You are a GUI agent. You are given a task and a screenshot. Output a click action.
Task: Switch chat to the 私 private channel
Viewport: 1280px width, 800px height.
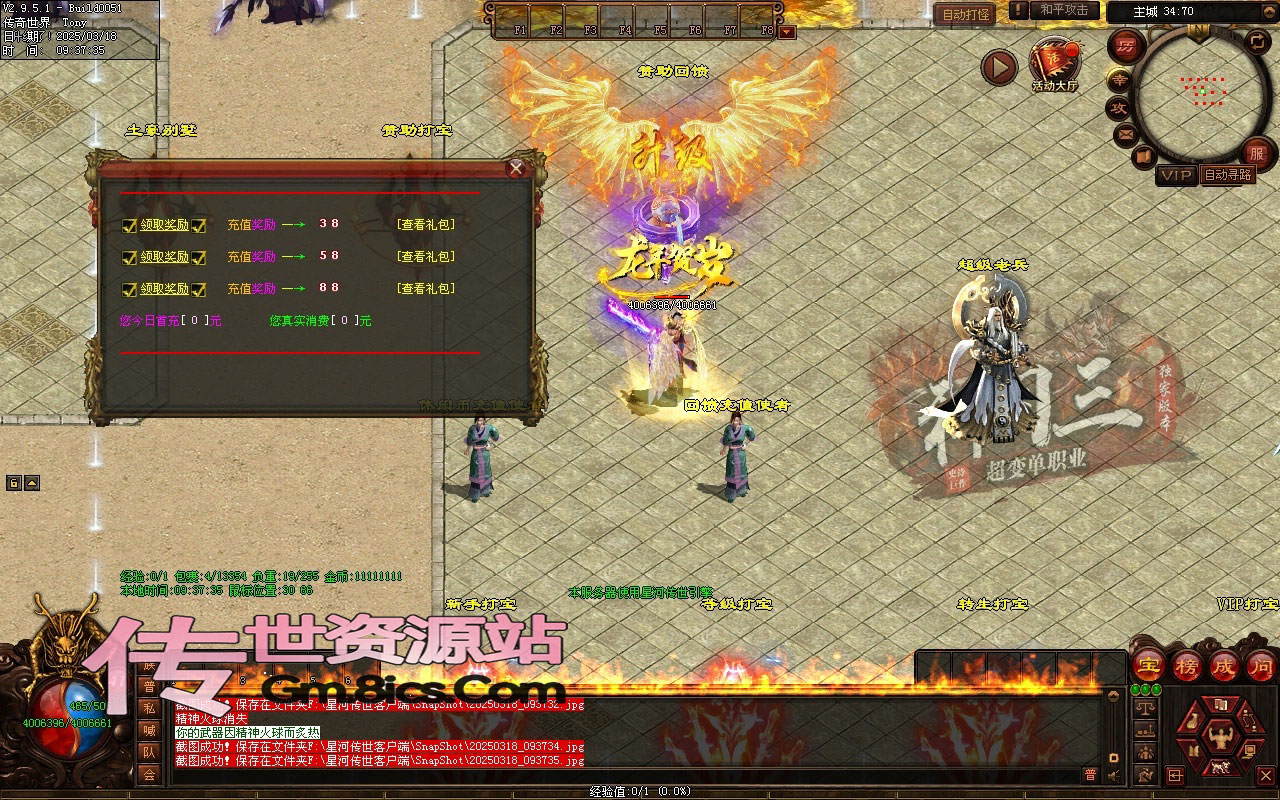click(x=149, y=708)
